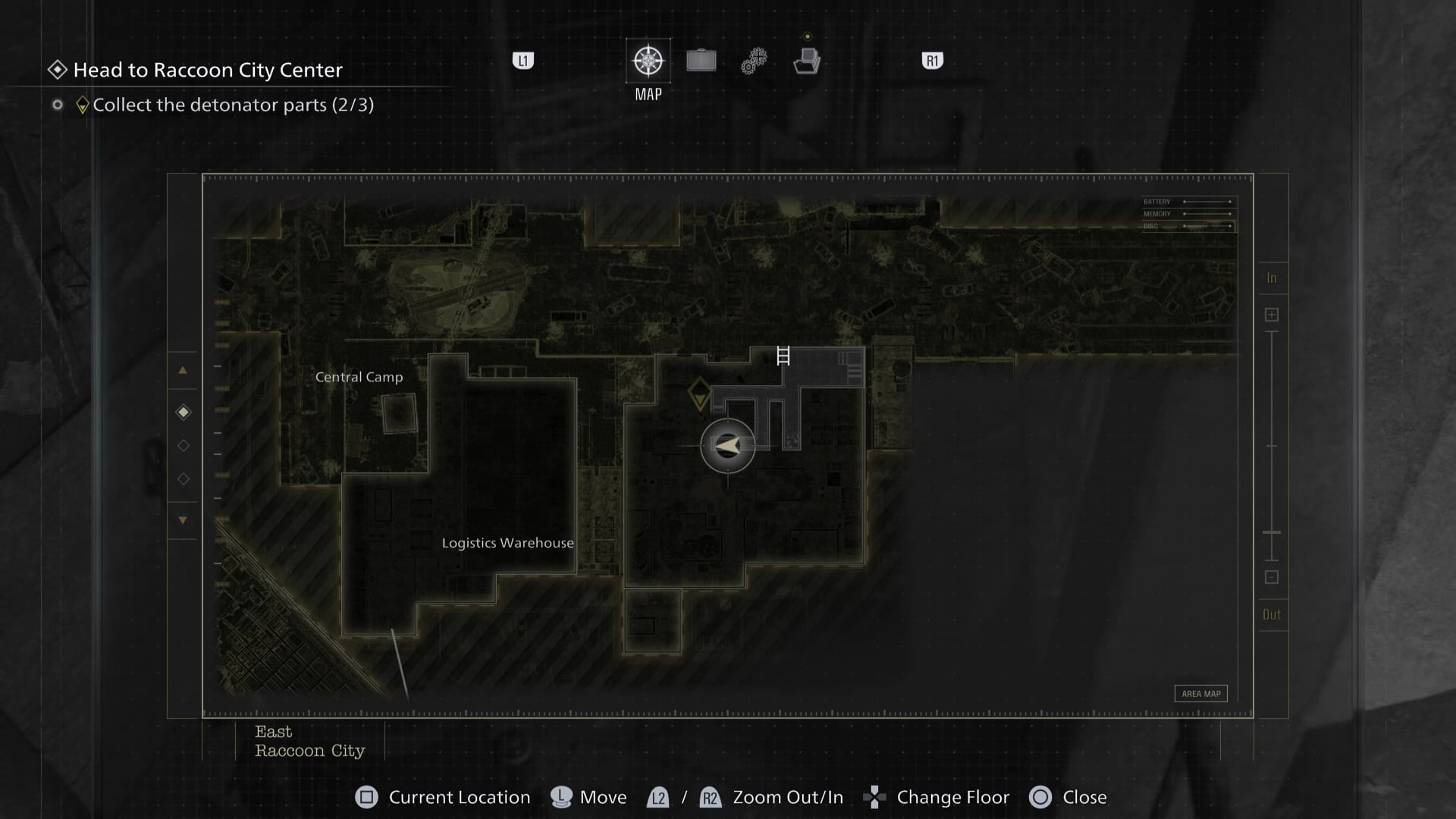1456x819 pixels.
Task: Switch to the gears crafting tab
Action: point(754,61)
